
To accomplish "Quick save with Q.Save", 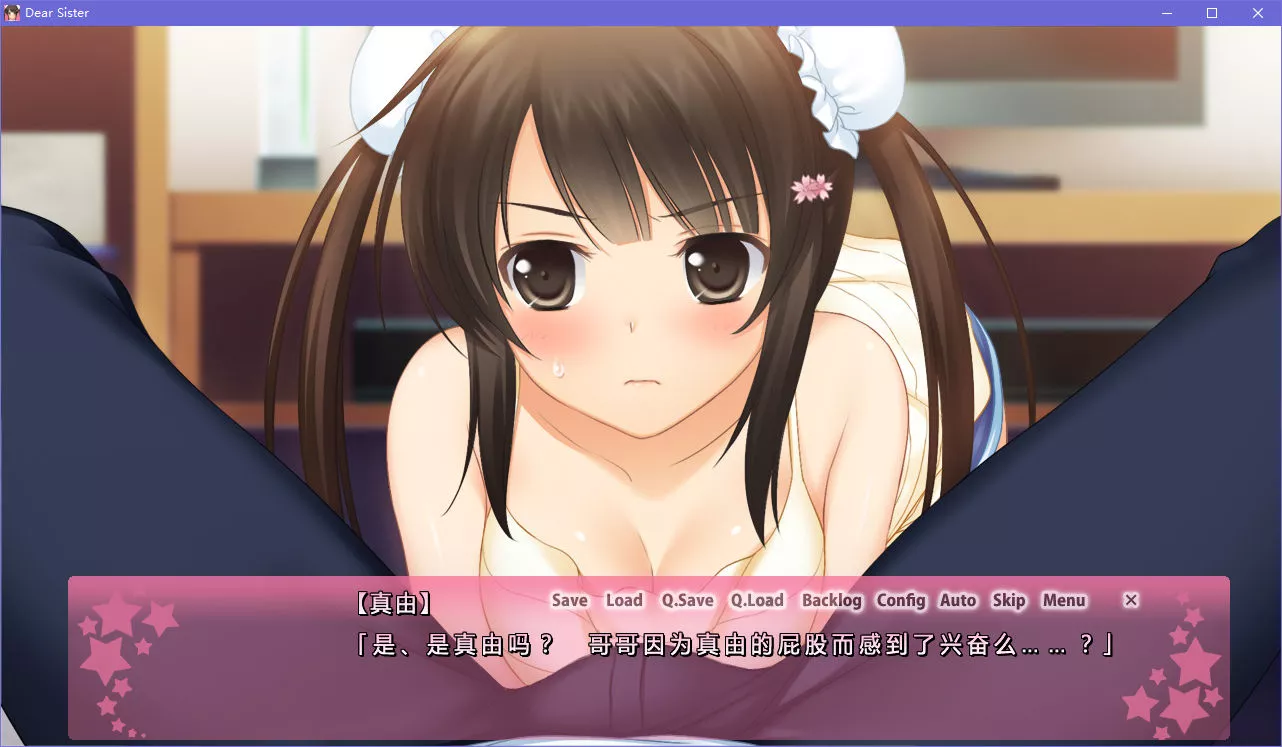I will coord(687,600).
